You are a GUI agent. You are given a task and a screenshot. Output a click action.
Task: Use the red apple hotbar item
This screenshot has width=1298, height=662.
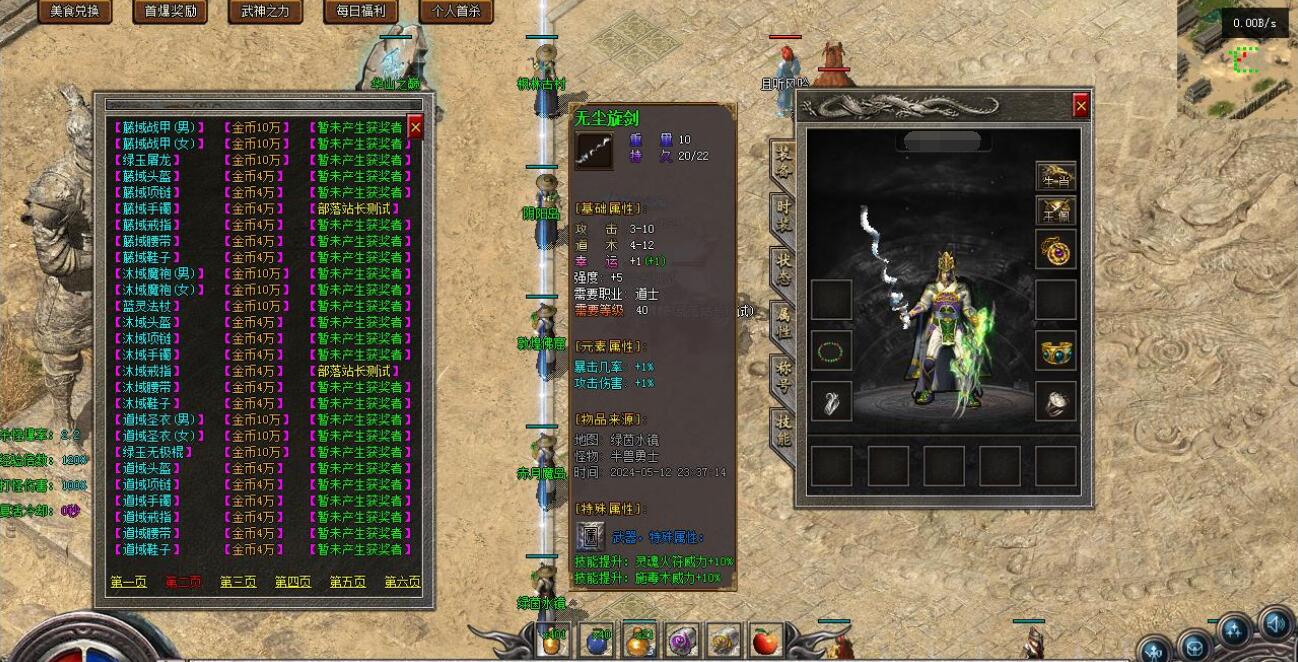(765, 641)
